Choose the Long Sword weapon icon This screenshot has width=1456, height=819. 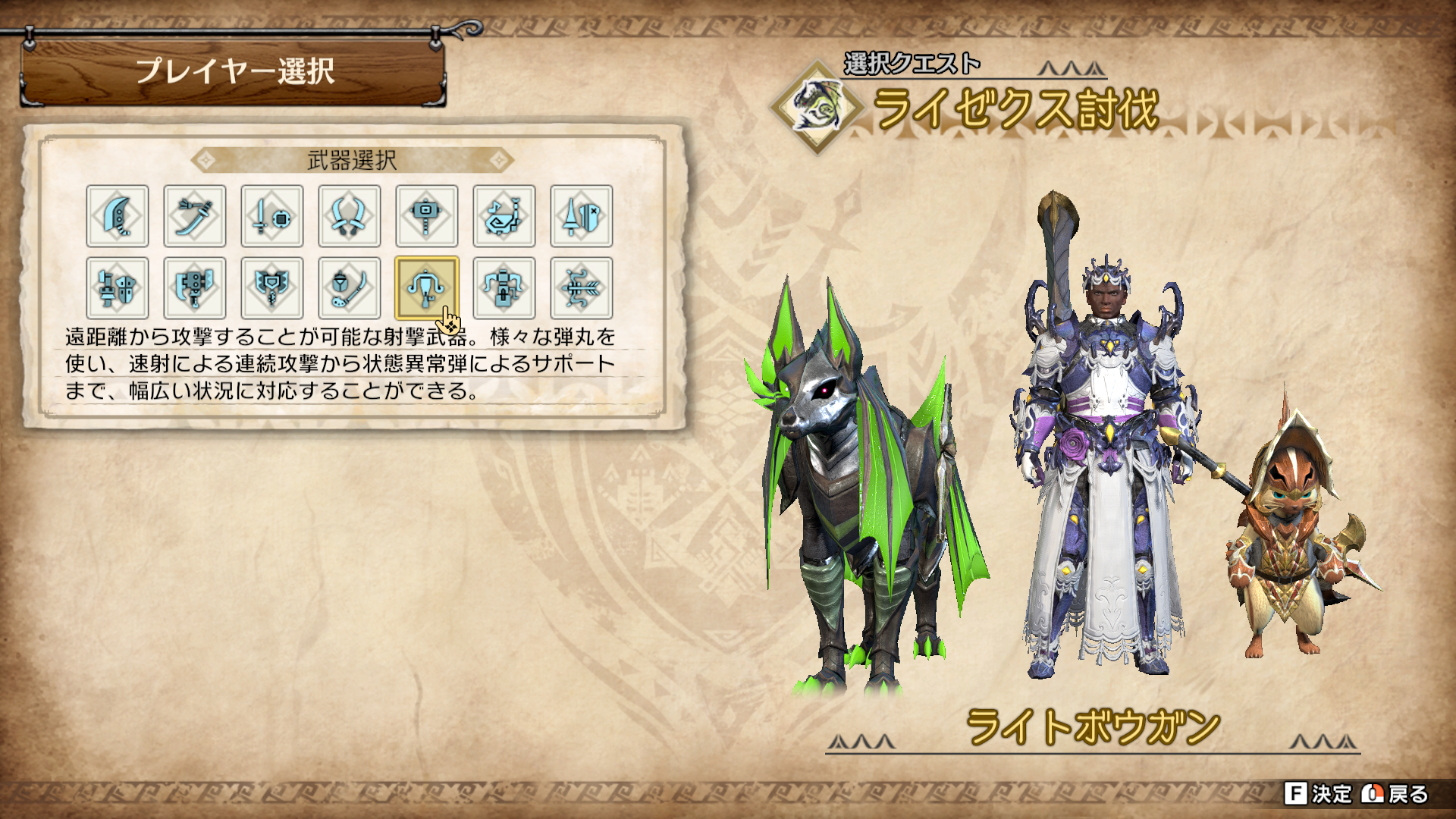(x=195, y=216)
